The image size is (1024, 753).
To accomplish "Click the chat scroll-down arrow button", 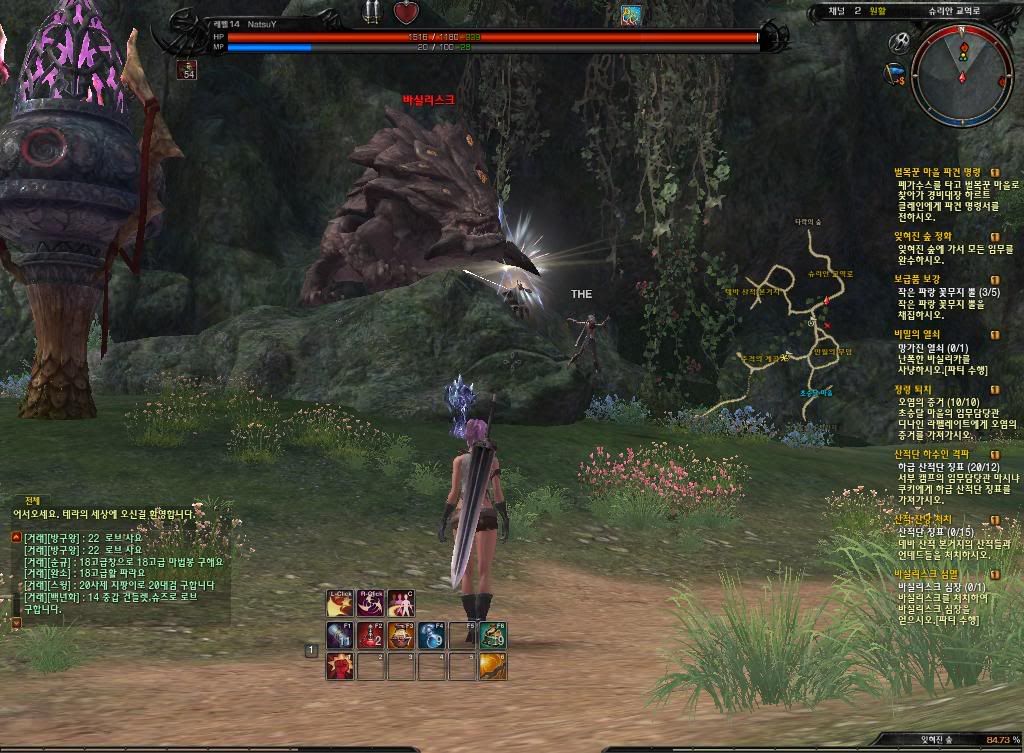I will point(16,622).
